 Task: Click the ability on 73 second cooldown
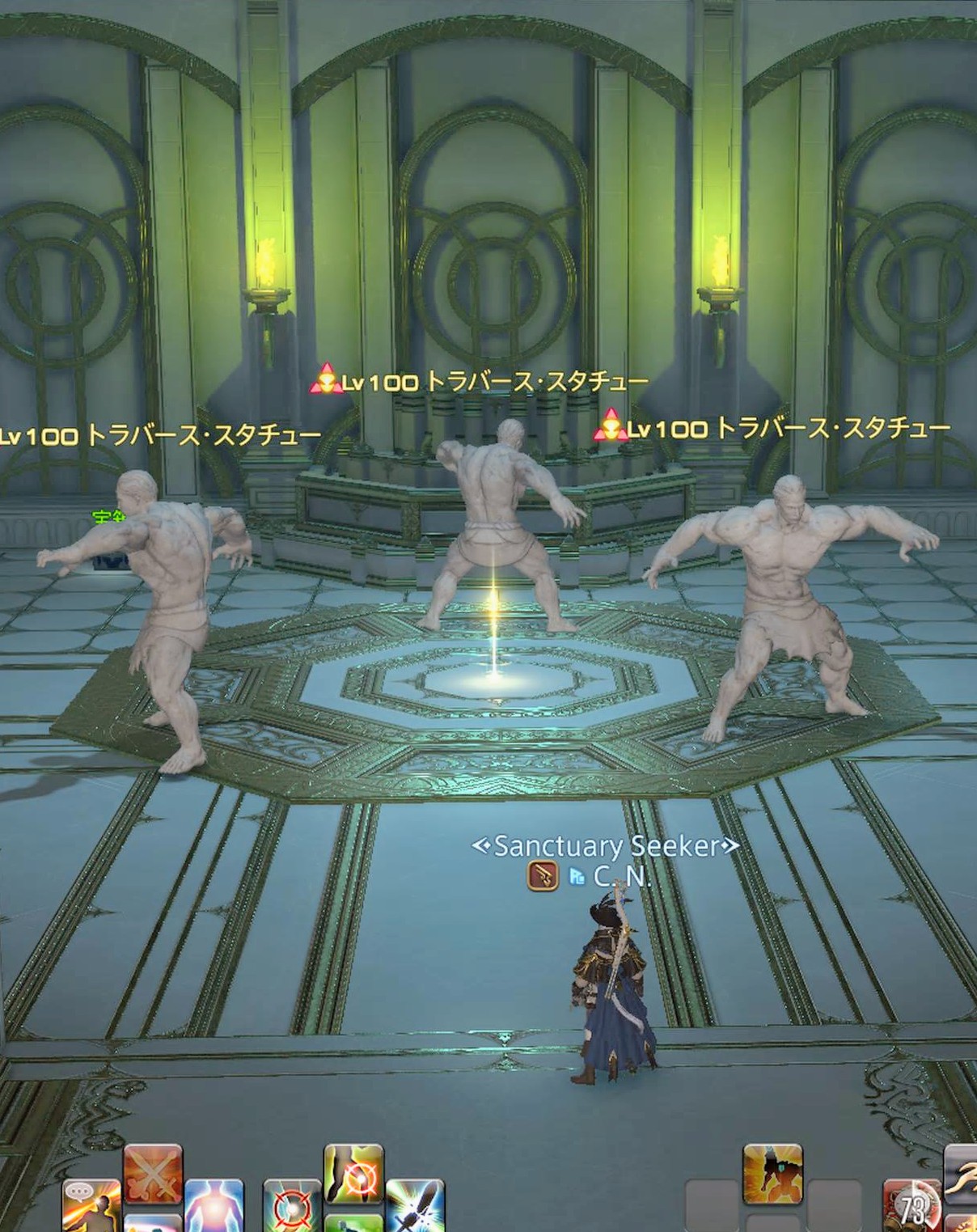click(x=912, y=1207)
